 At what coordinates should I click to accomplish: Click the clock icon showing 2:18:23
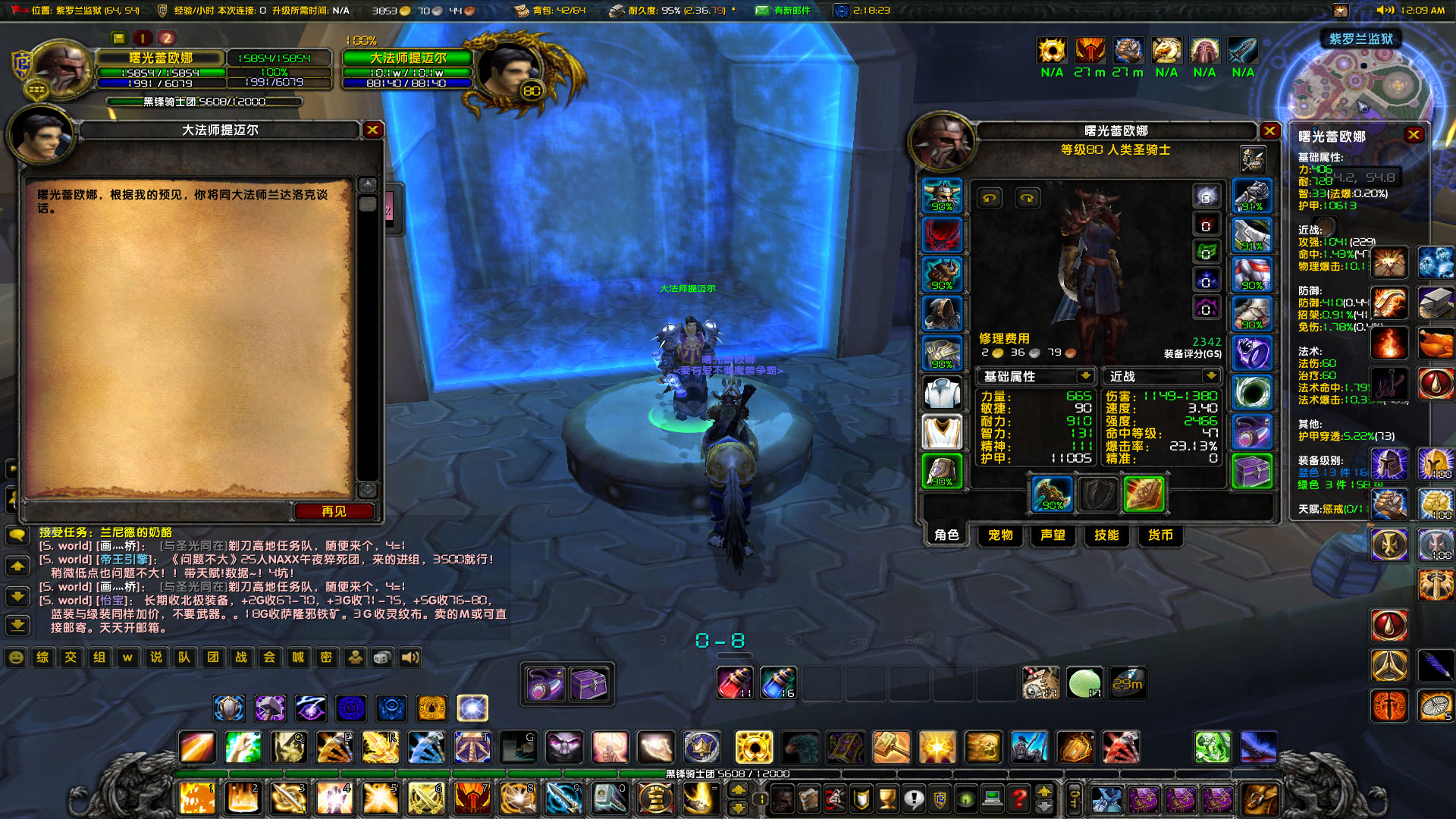[840, 11]
